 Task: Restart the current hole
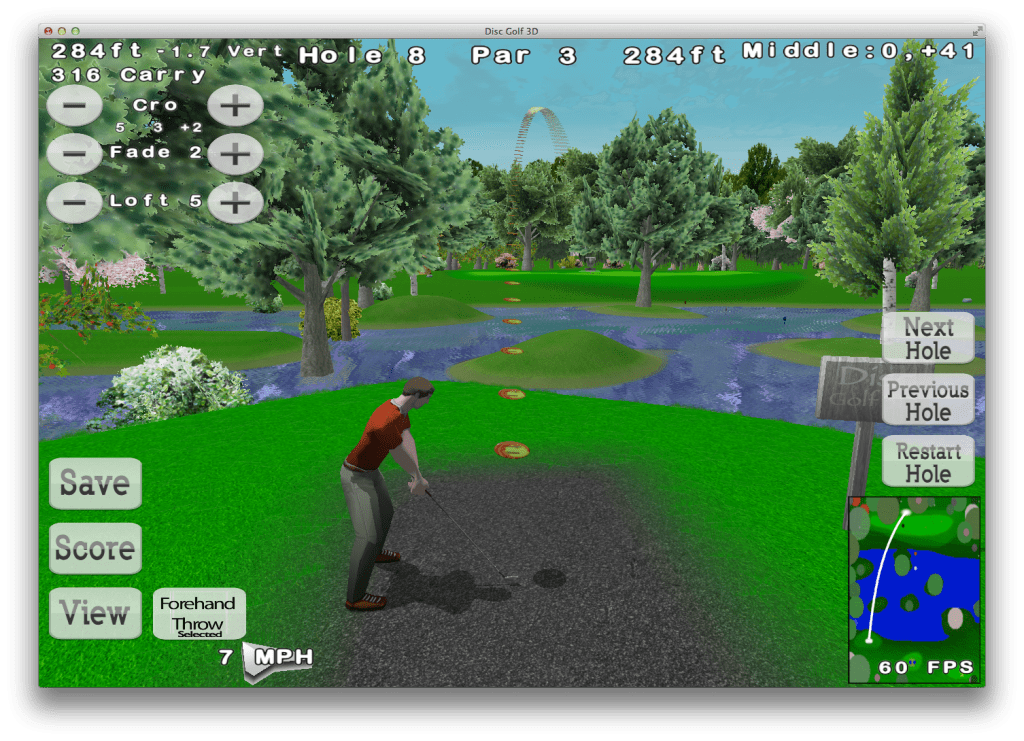928,462
